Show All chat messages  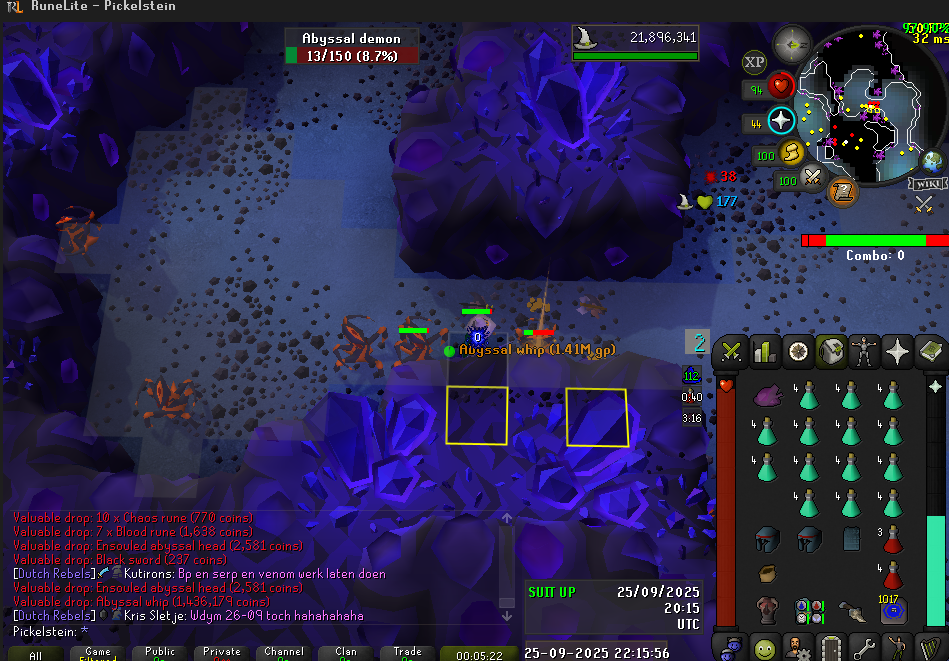coord(35,654)
